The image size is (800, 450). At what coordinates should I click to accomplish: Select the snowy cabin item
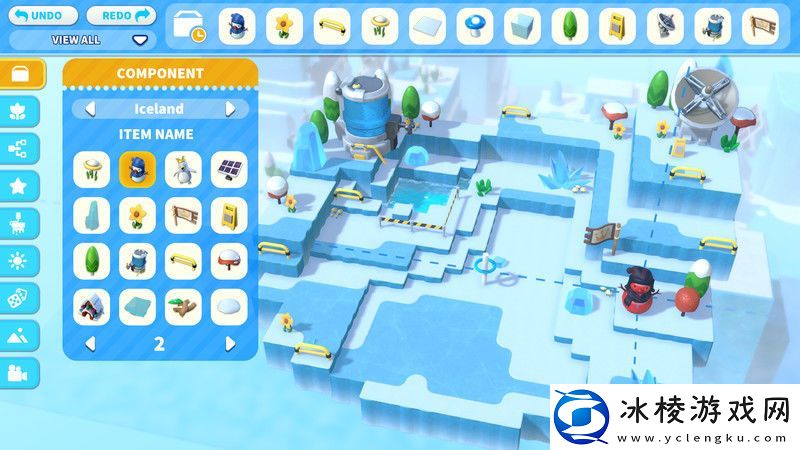point(92,307)
